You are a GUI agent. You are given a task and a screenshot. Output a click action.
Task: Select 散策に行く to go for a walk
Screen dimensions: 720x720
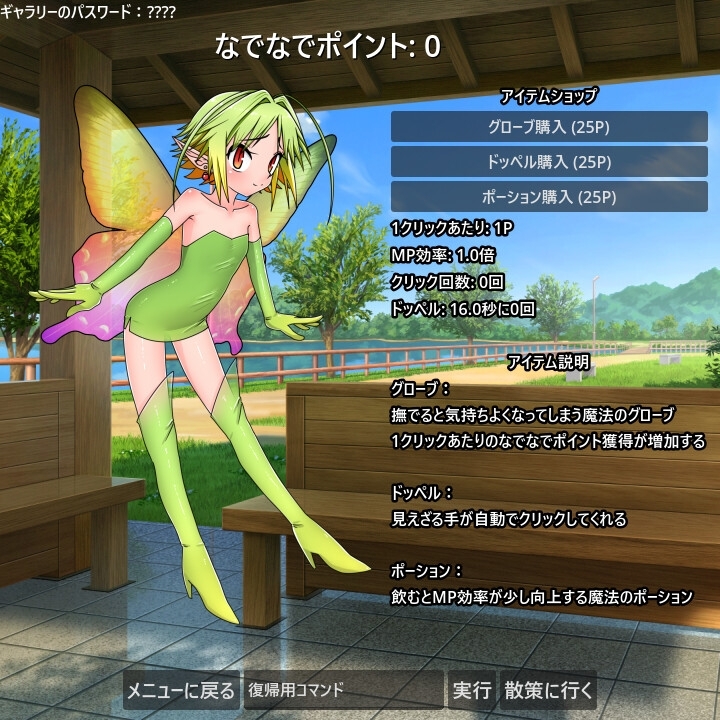(549, 690)
